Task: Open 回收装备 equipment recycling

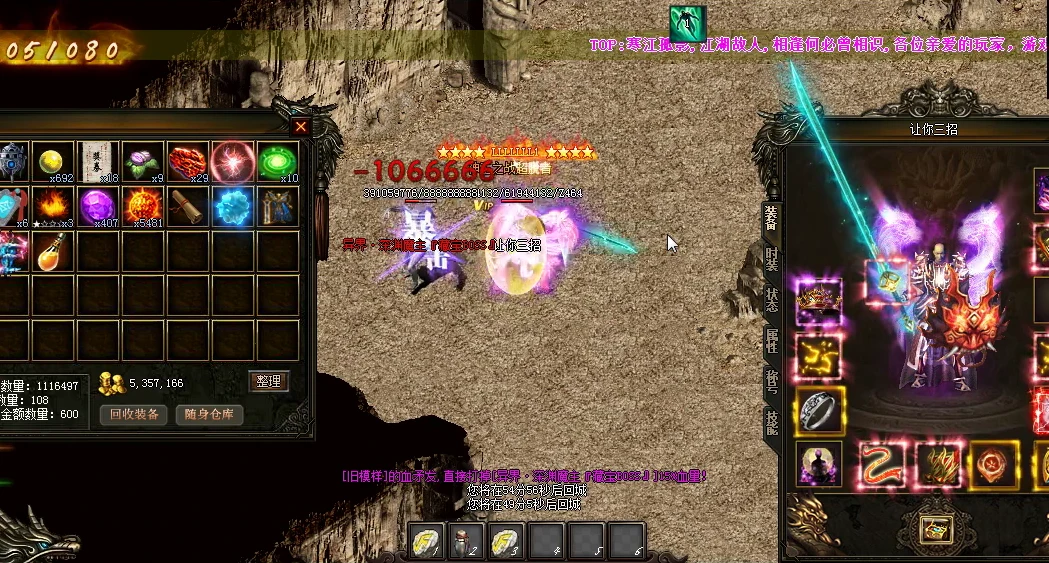Action: [x=133, y=414]
